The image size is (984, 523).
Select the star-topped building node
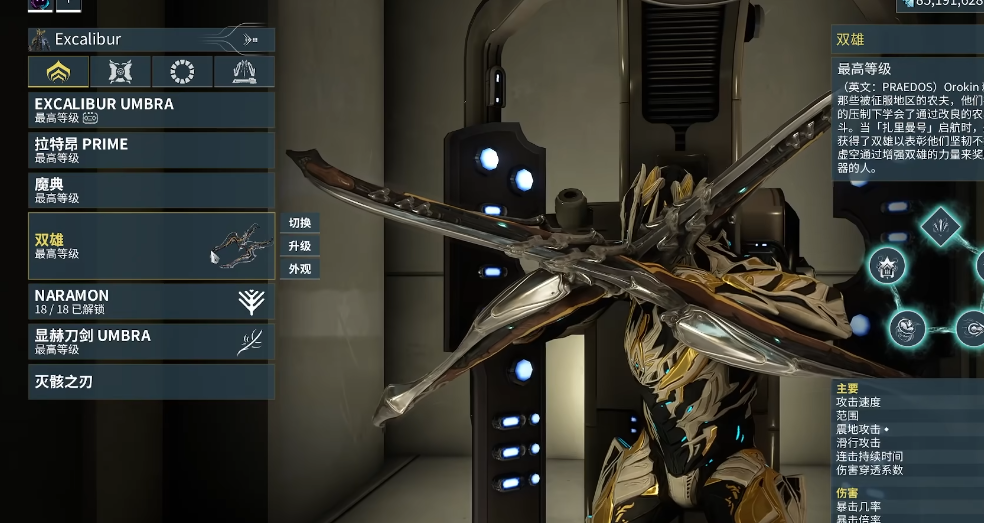tap(887, 266)
